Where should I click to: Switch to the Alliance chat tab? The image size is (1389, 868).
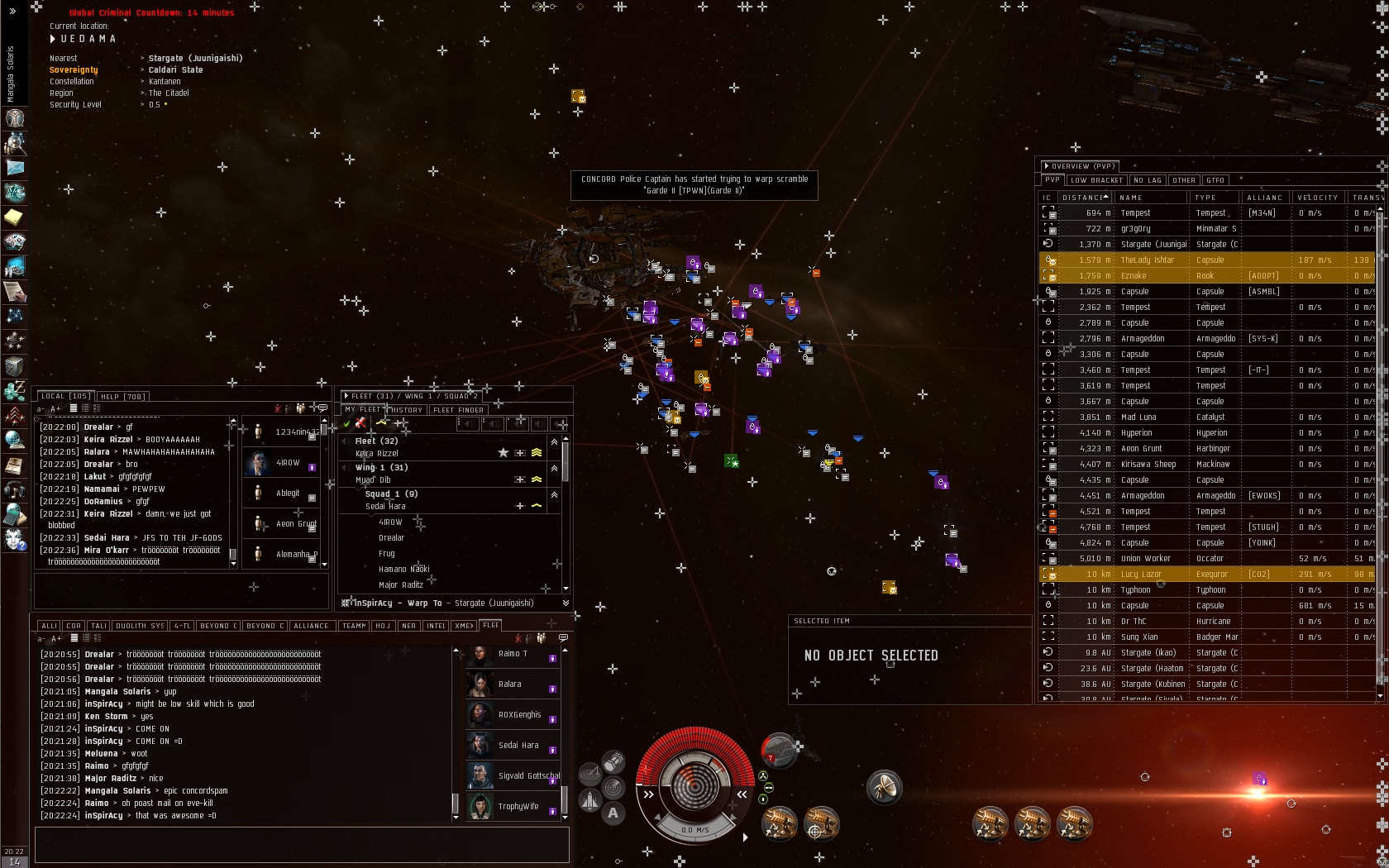(311, 626)
